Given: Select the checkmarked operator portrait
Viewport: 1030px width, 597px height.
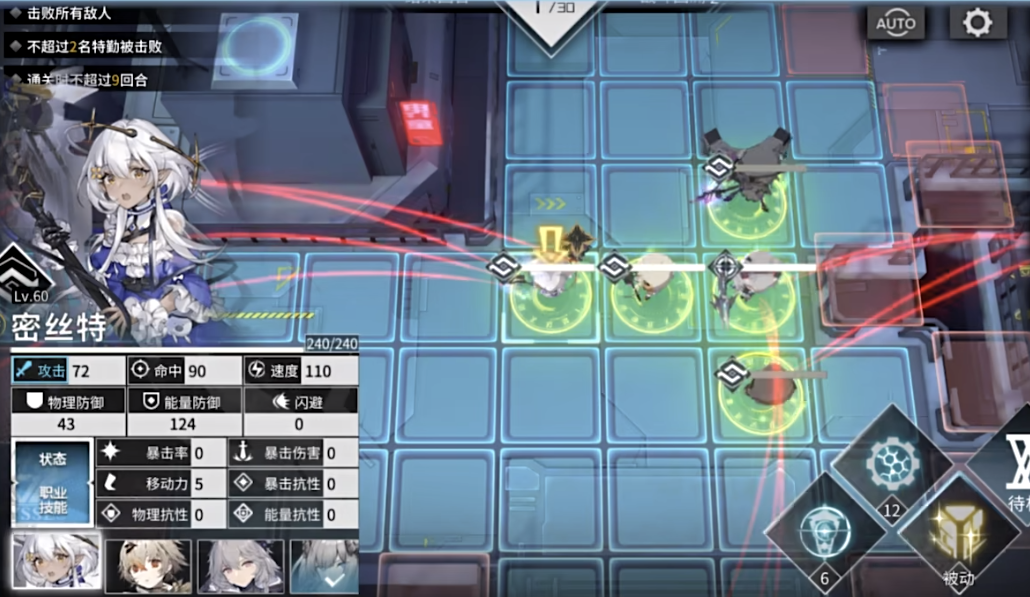Looking at the screenshot, I should click(x=324, y=566).
